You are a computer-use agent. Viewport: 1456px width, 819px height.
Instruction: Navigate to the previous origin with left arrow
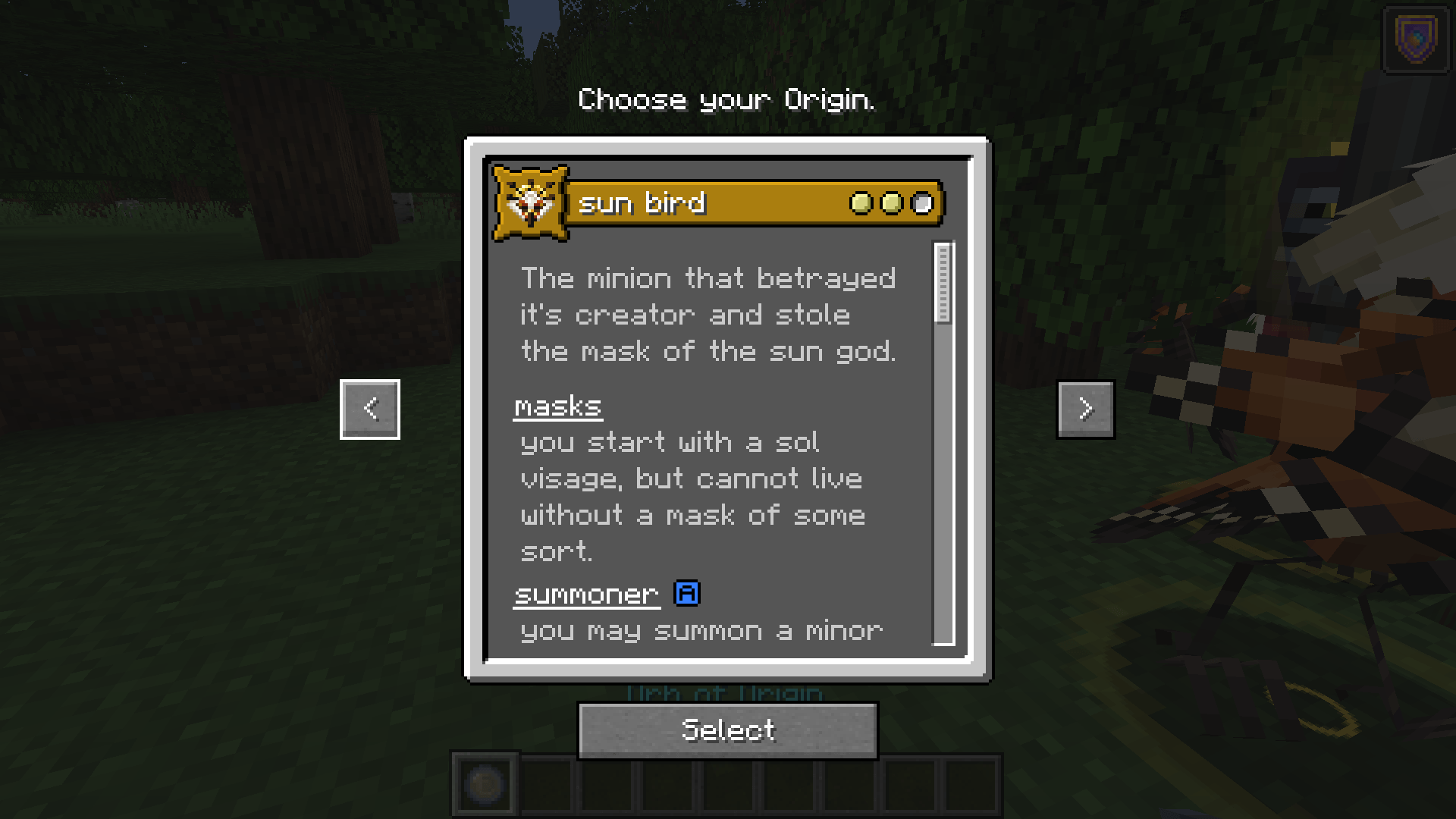(x=369, y=409)
